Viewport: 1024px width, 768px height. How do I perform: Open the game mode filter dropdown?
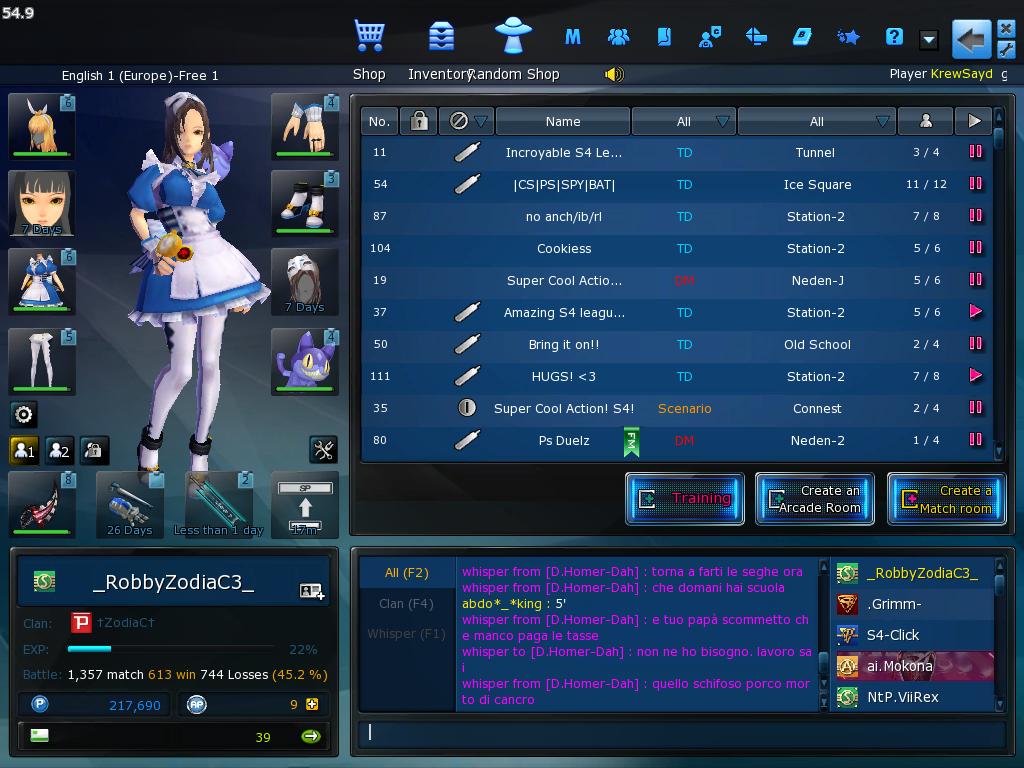(x=684, y=121)
